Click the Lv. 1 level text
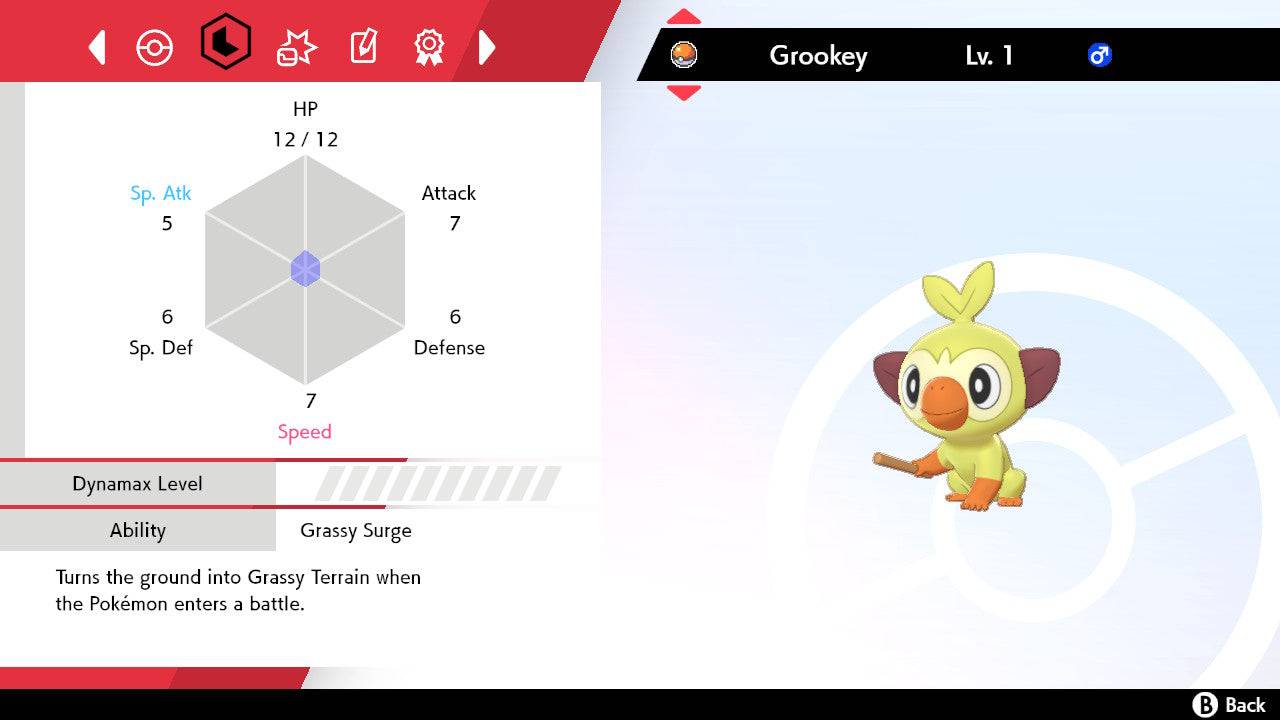This screenshot has width=1280, height=720. point(989,56)
